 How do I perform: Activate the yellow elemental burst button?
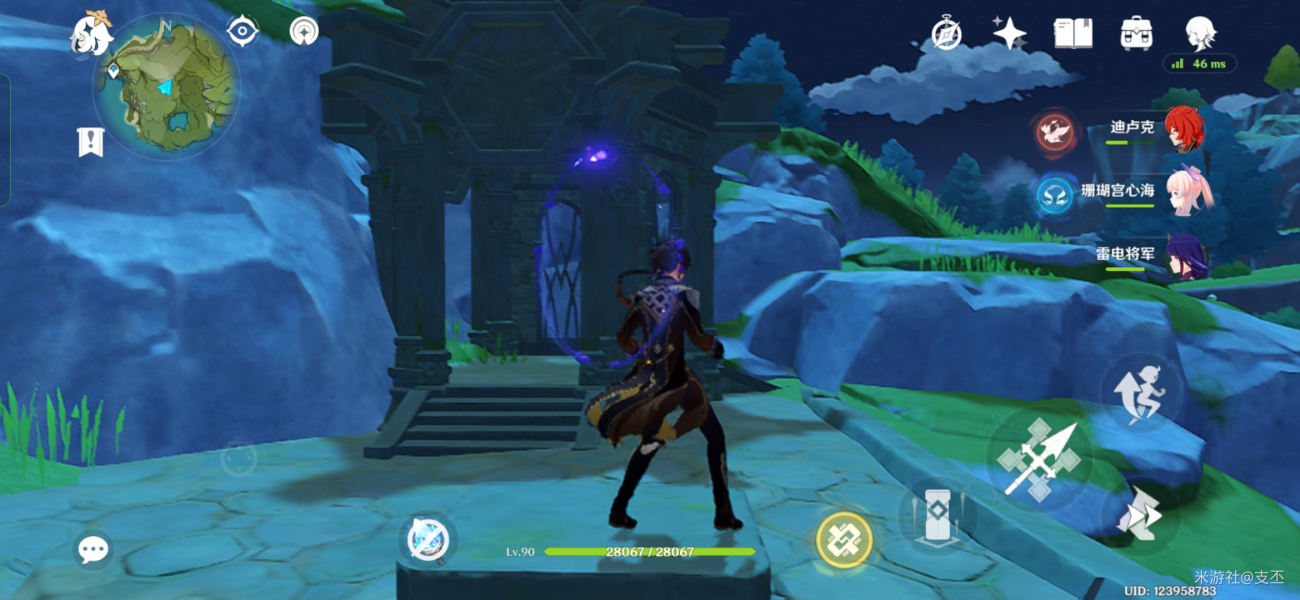[x=844, y=540]
